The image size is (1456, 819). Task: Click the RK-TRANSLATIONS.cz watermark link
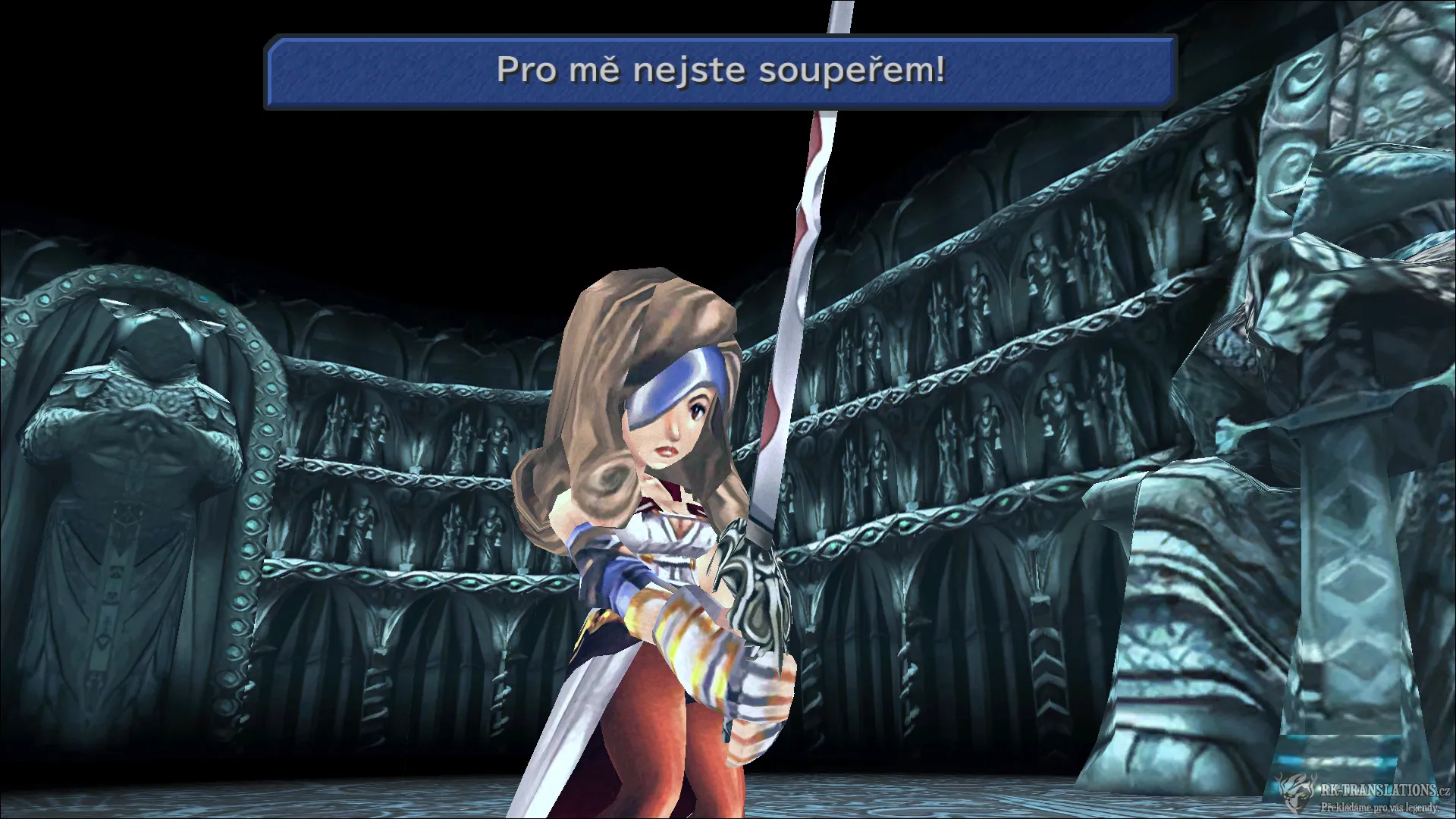[1384, 790]
